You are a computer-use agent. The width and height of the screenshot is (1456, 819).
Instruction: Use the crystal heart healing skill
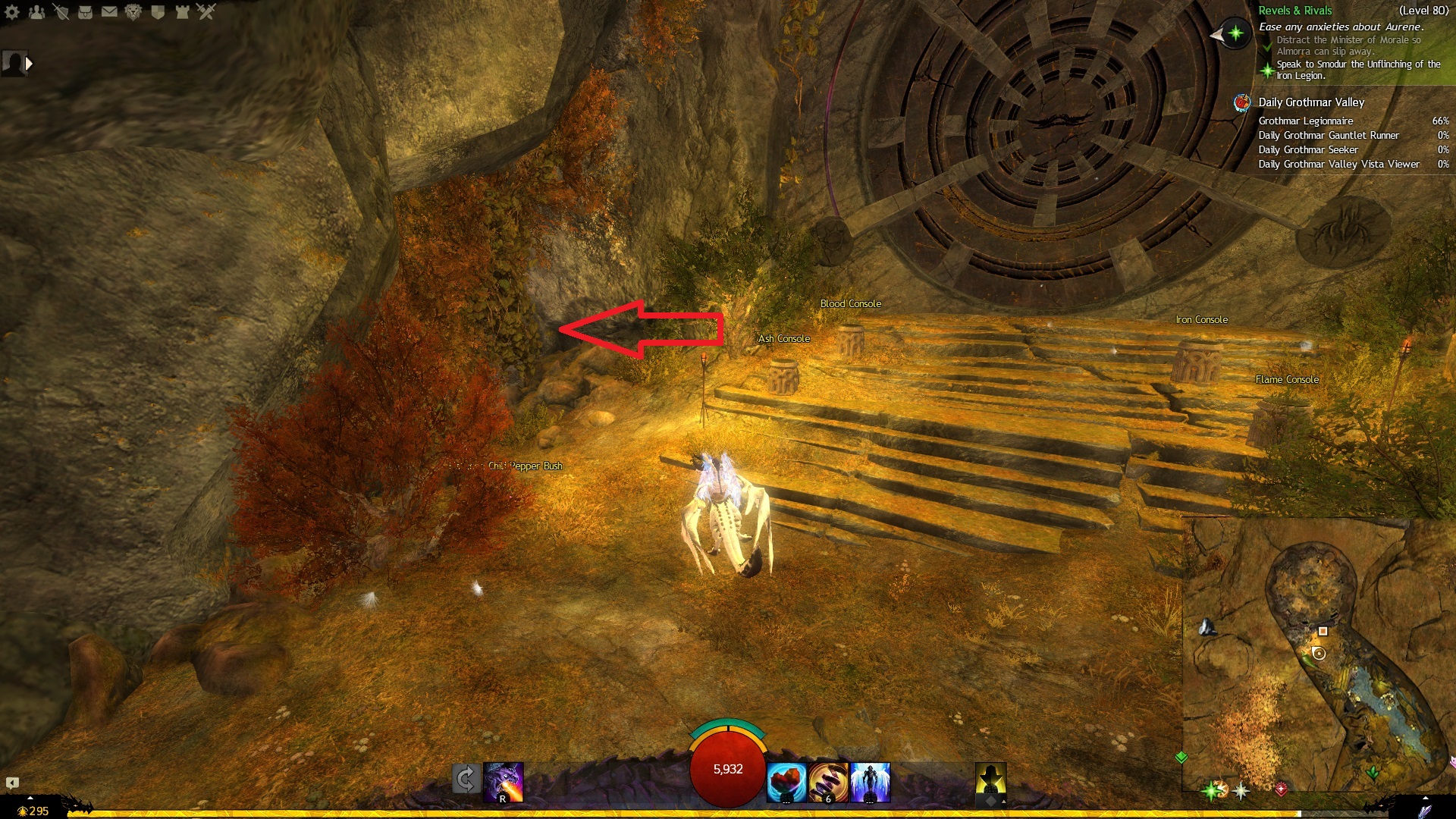[x=786, y=783]
